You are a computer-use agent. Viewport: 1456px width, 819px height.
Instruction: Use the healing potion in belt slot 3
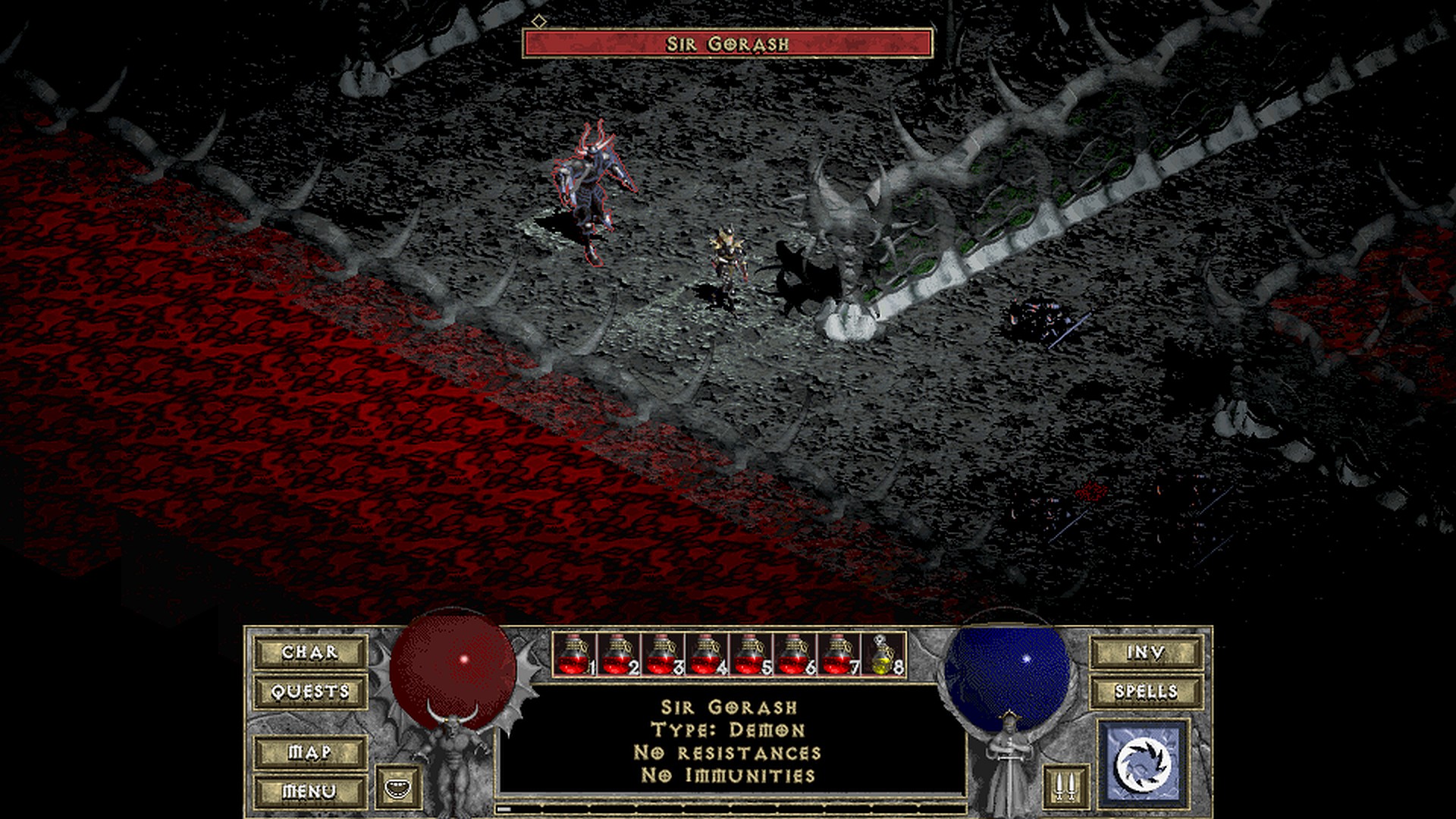[x=662, y=654]
